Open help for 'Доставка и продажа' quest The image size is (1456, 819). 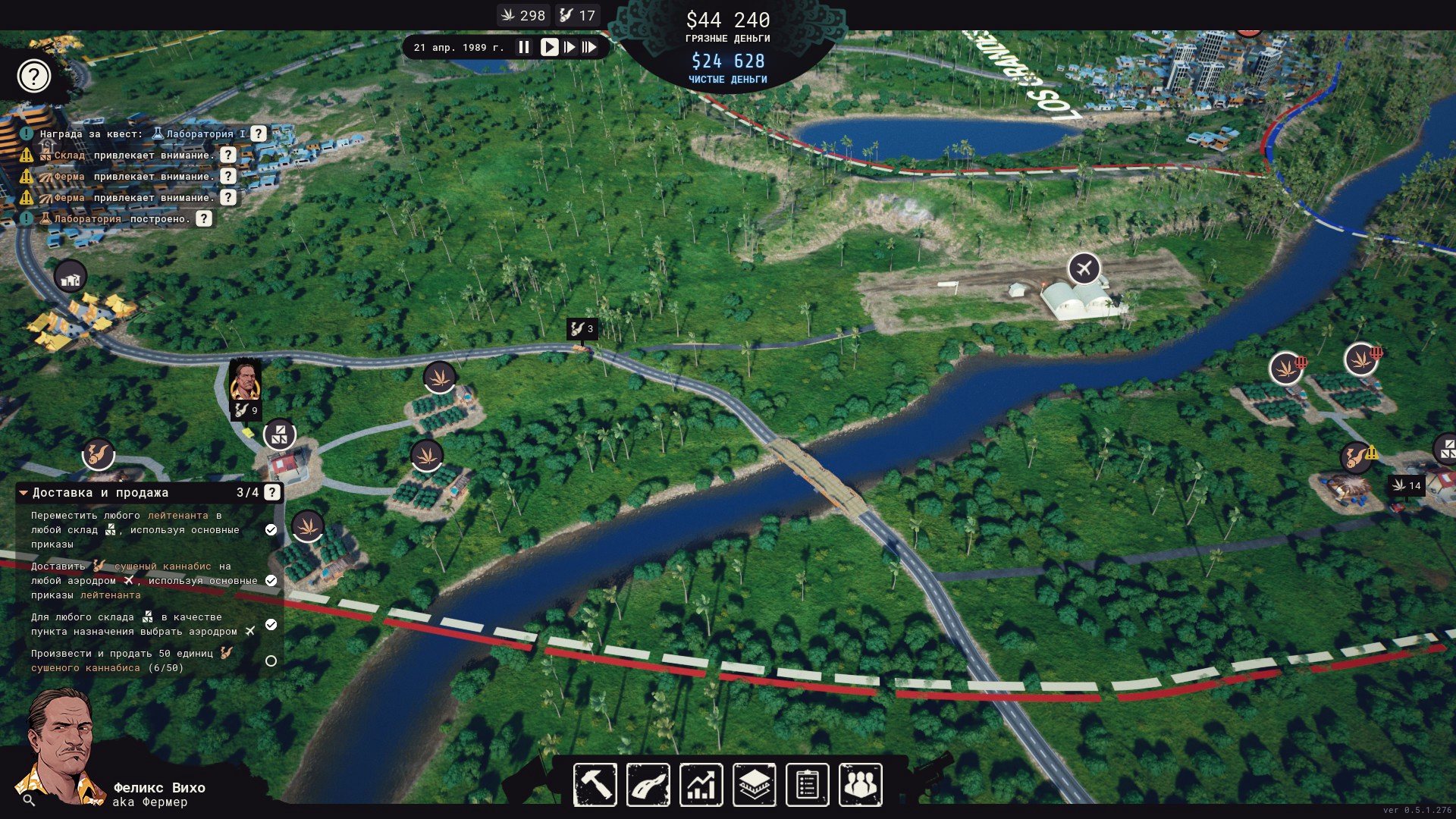coord(272,493)
